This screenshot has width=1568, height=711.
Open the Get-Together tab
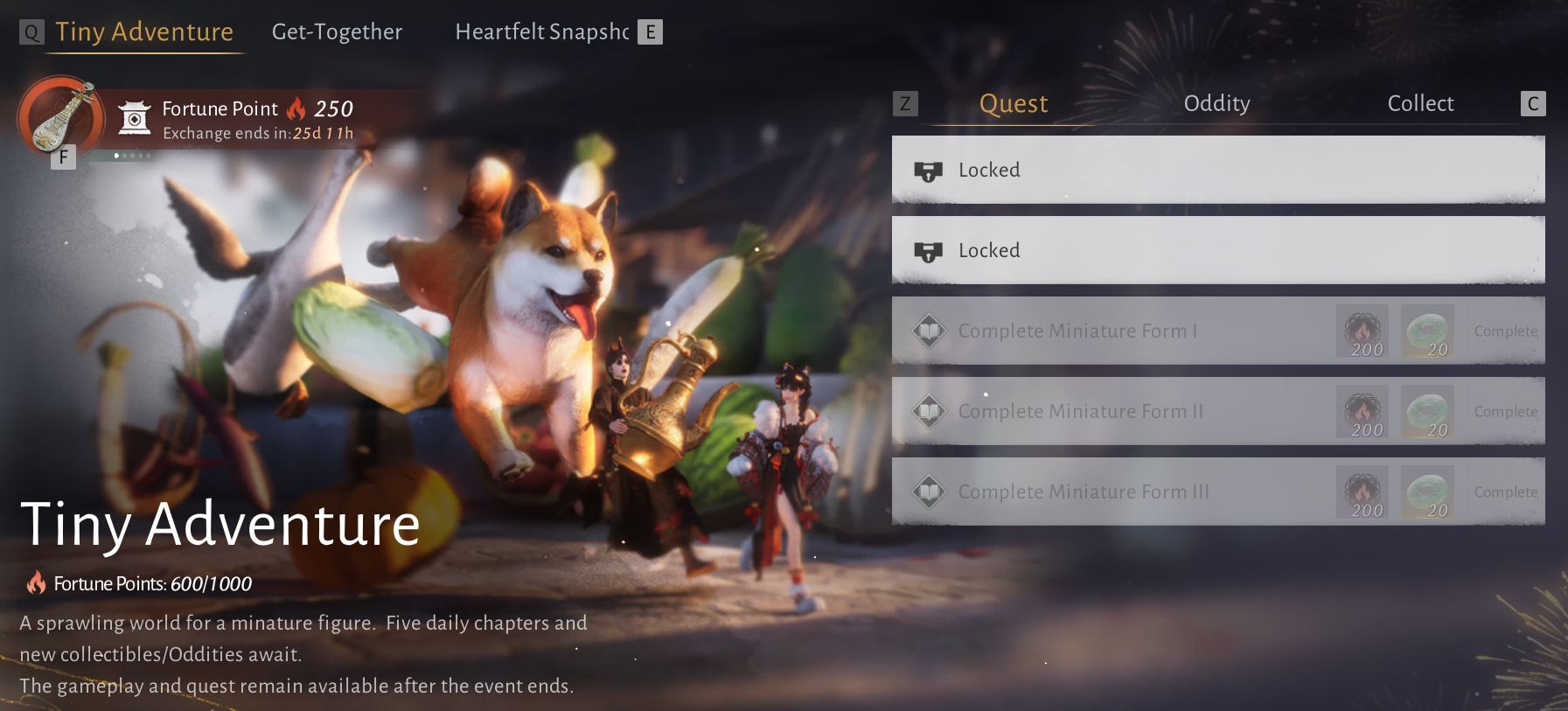[x=337, y=32]
